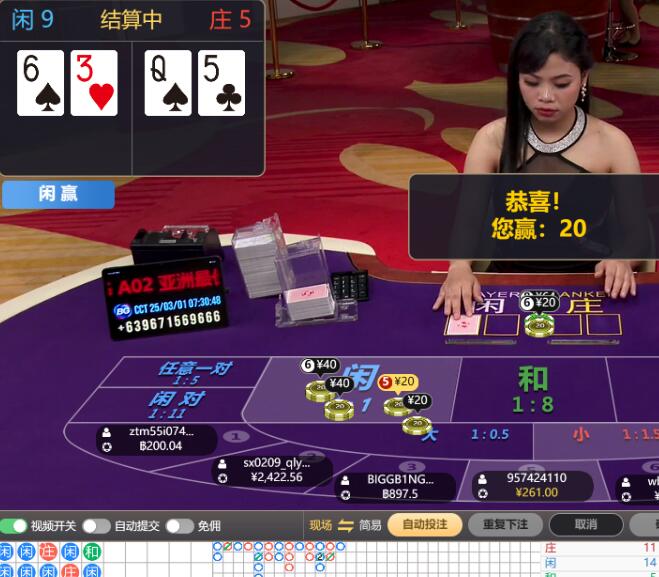The width and height of the screenshot is (659, 577).
Task: Turn on the 免佣 no-commission toggle
Action: point(179,526)
